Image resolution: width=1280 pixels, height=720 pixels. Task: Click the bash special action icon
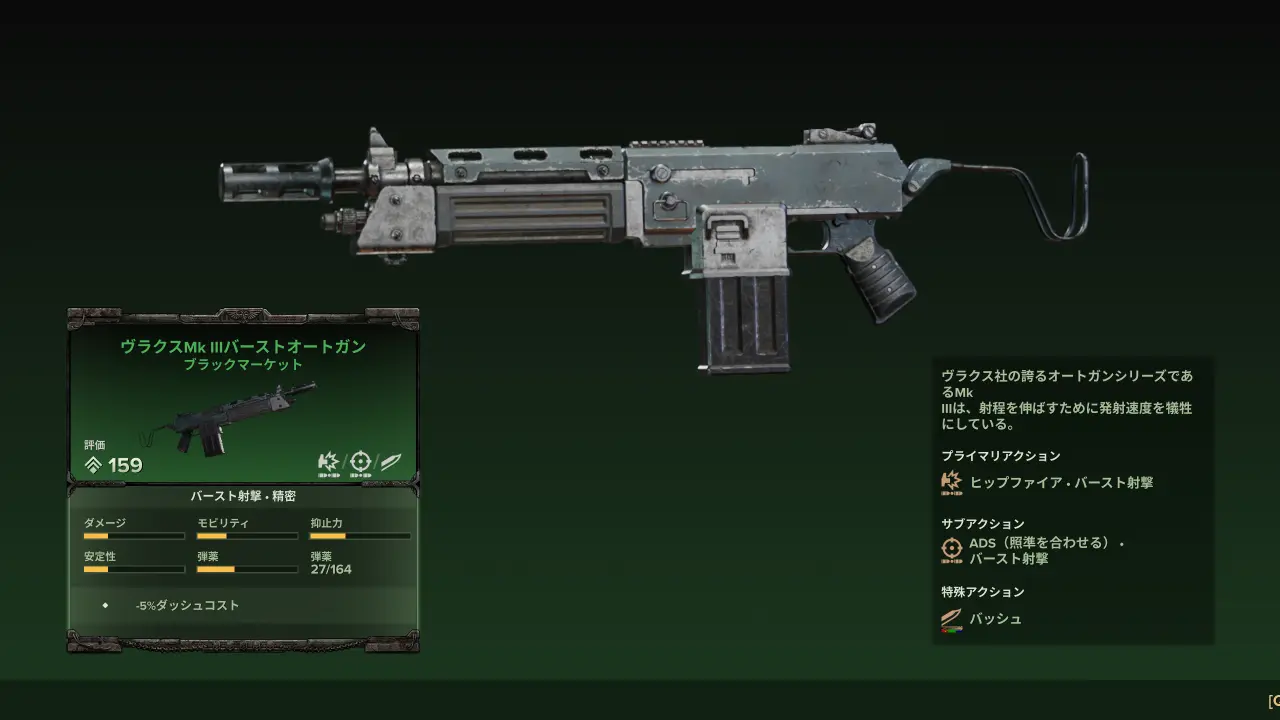(x=951, y=620)
